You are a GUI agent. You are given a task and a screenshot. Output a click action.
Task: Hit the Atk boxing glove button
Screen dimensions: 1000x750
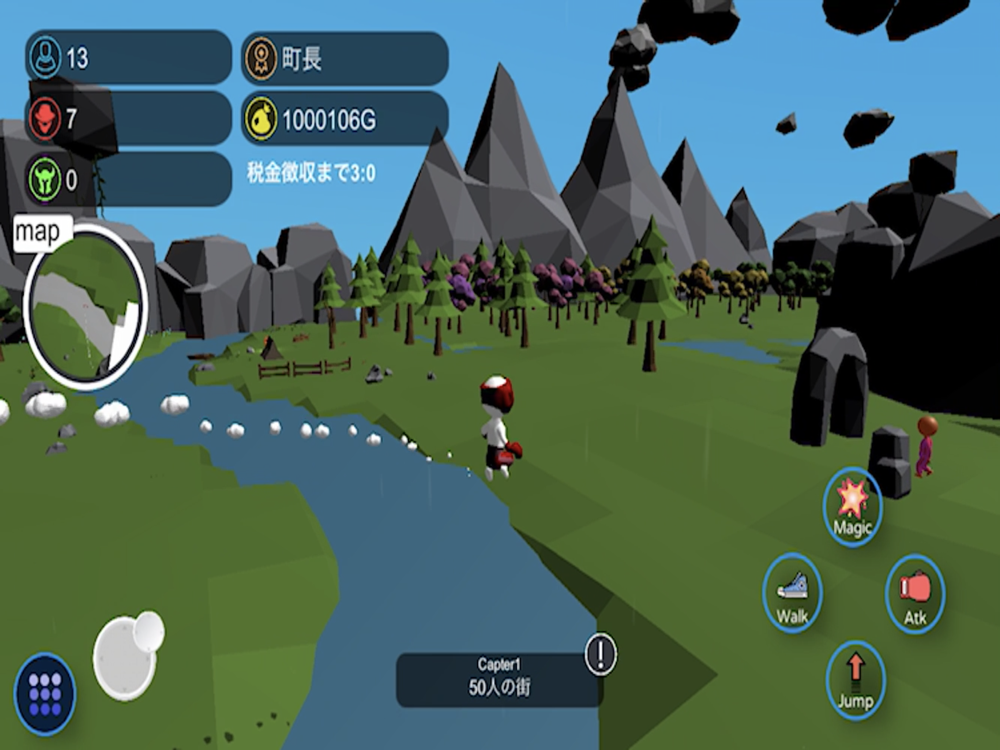point(915,594)
